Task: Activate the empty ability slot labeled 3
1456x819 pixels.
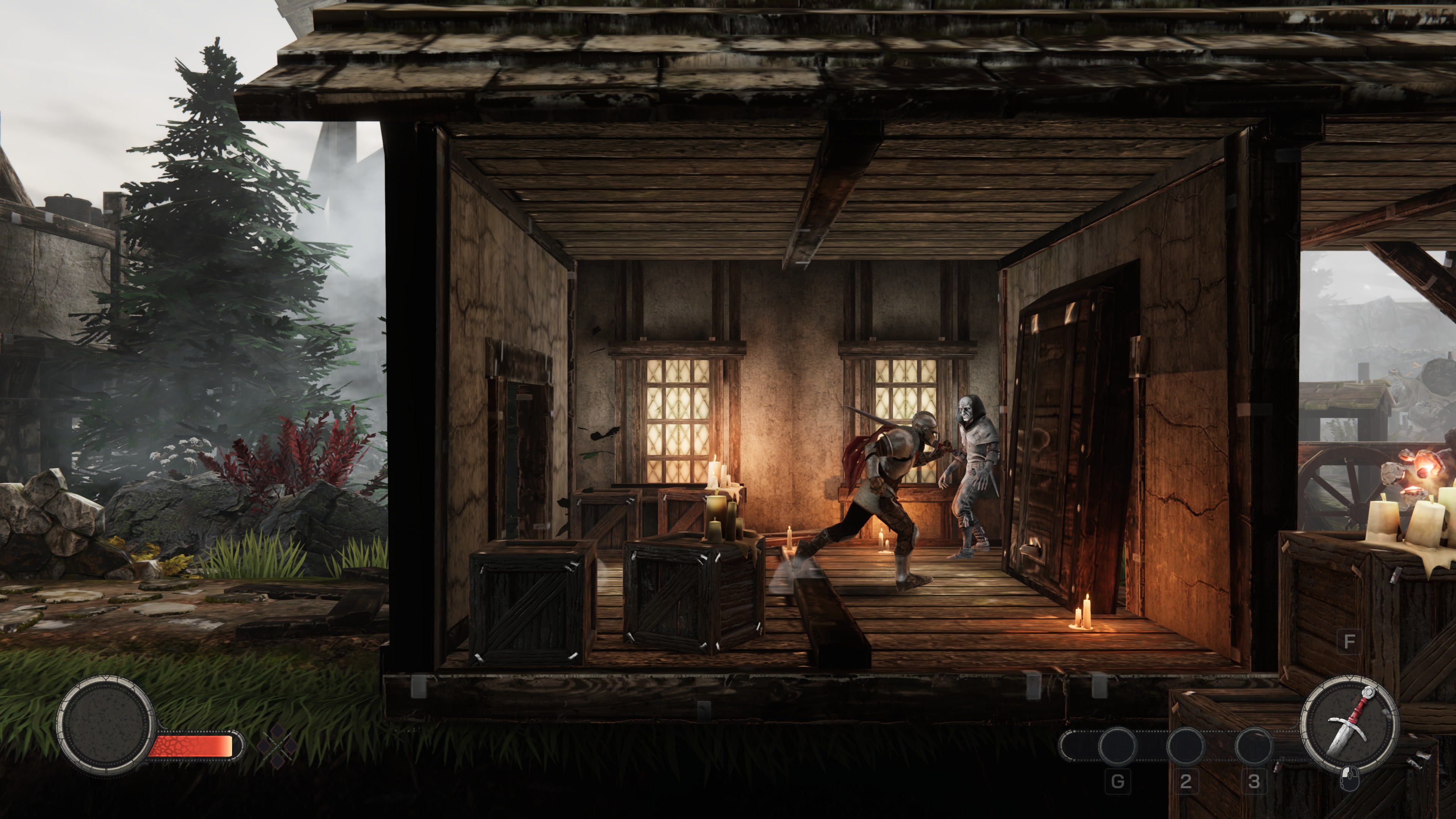Action: (1254, 746)
